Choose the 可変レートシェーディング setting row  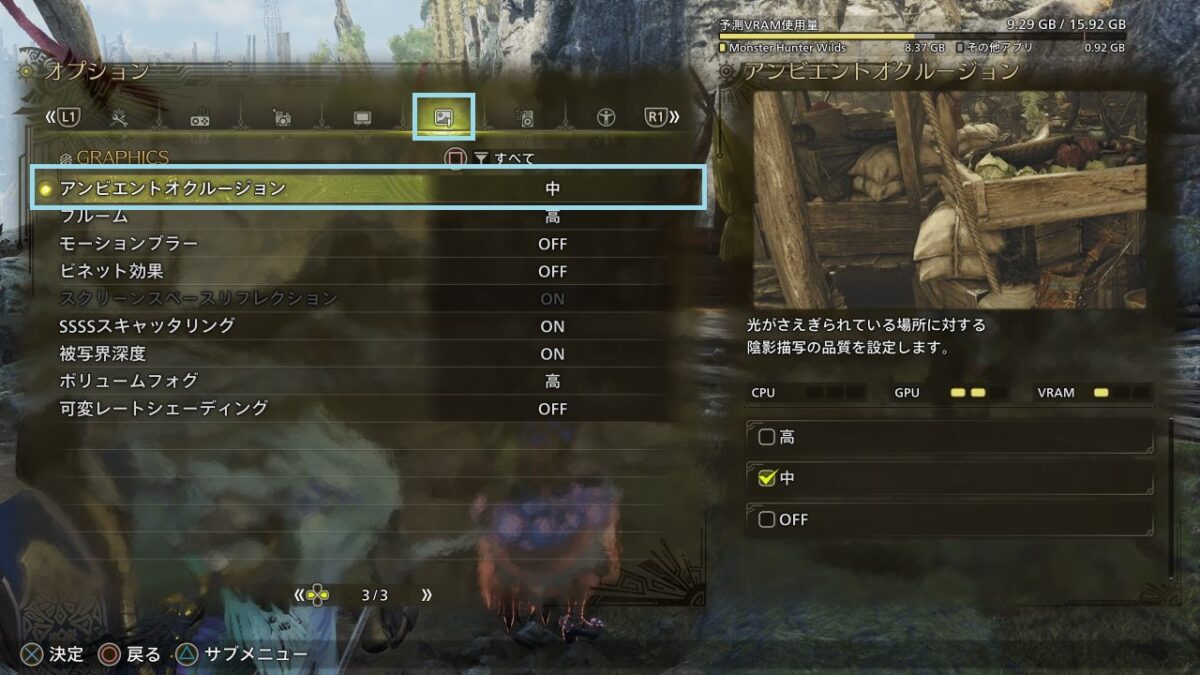click(x=370, y=409)
